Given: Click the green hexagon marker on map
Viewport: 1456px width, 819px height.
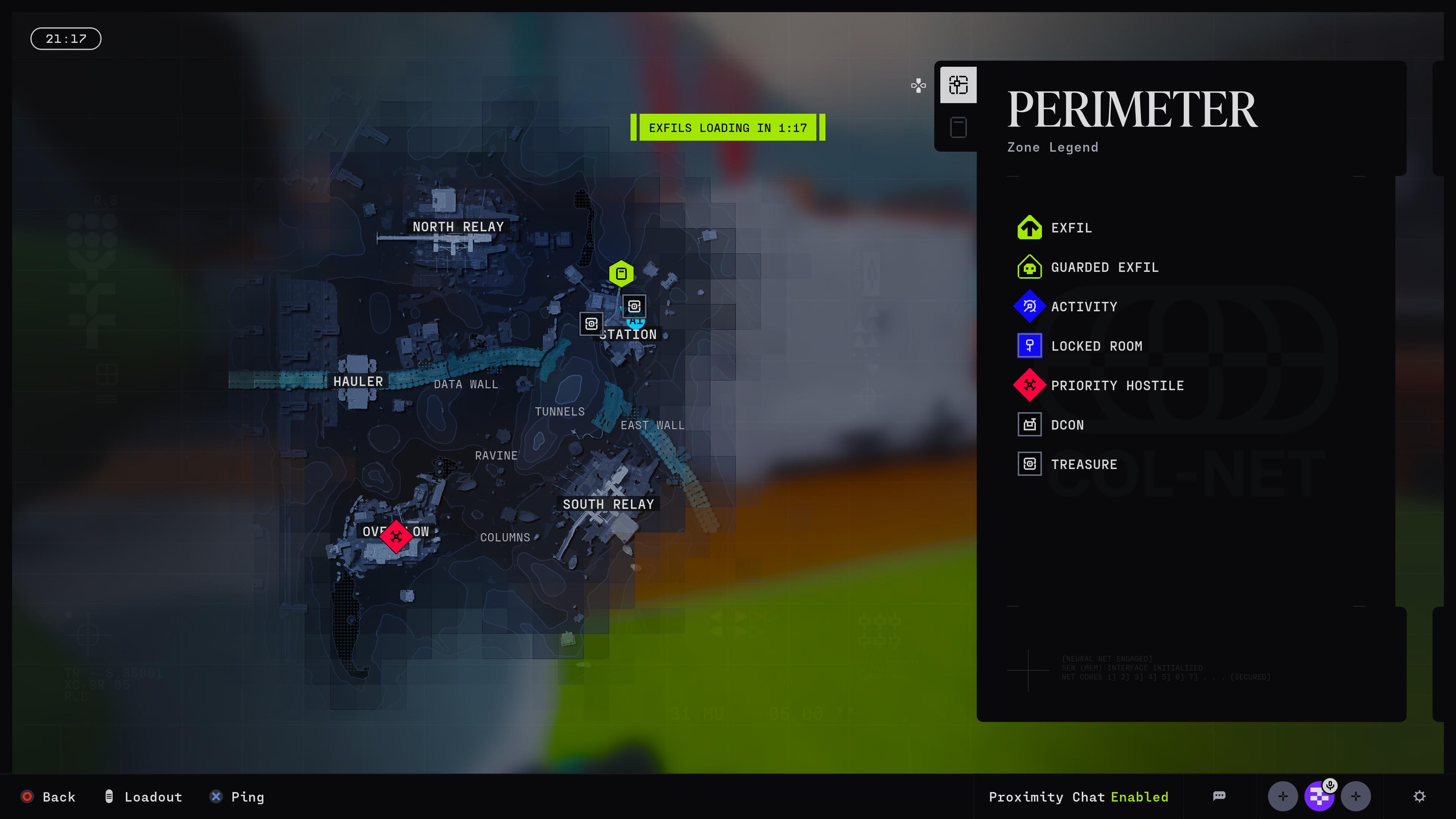Looking at the screenshot, I should (x=621, y=274).
